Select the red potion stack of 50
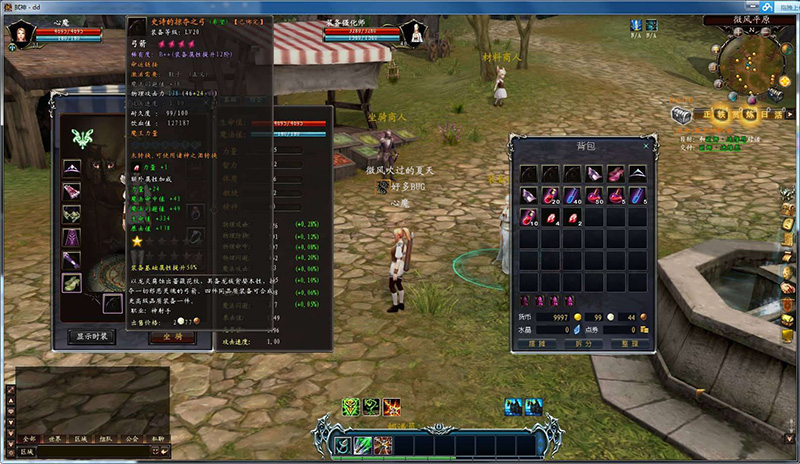The image size is (800, 464). pyautogui.click(x=593, y=195)
